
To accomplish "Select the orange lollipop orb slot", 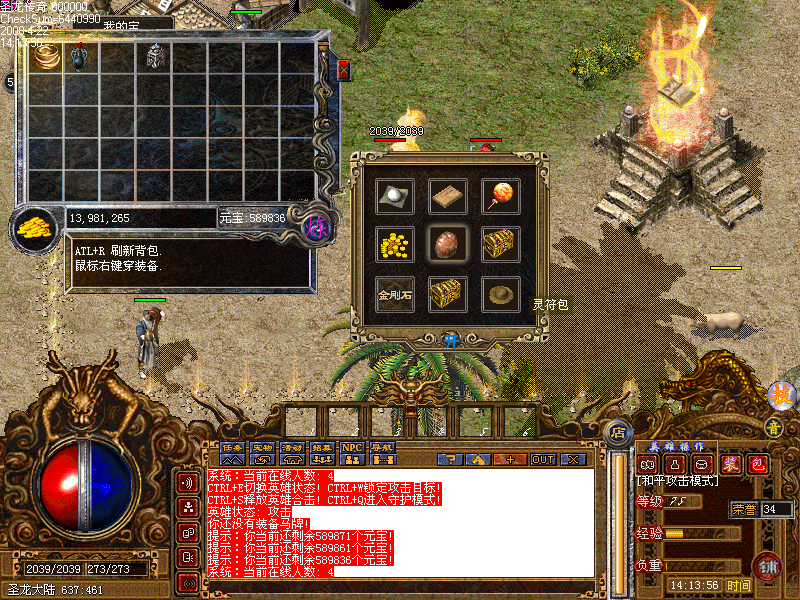I will [x=500, y=196].
